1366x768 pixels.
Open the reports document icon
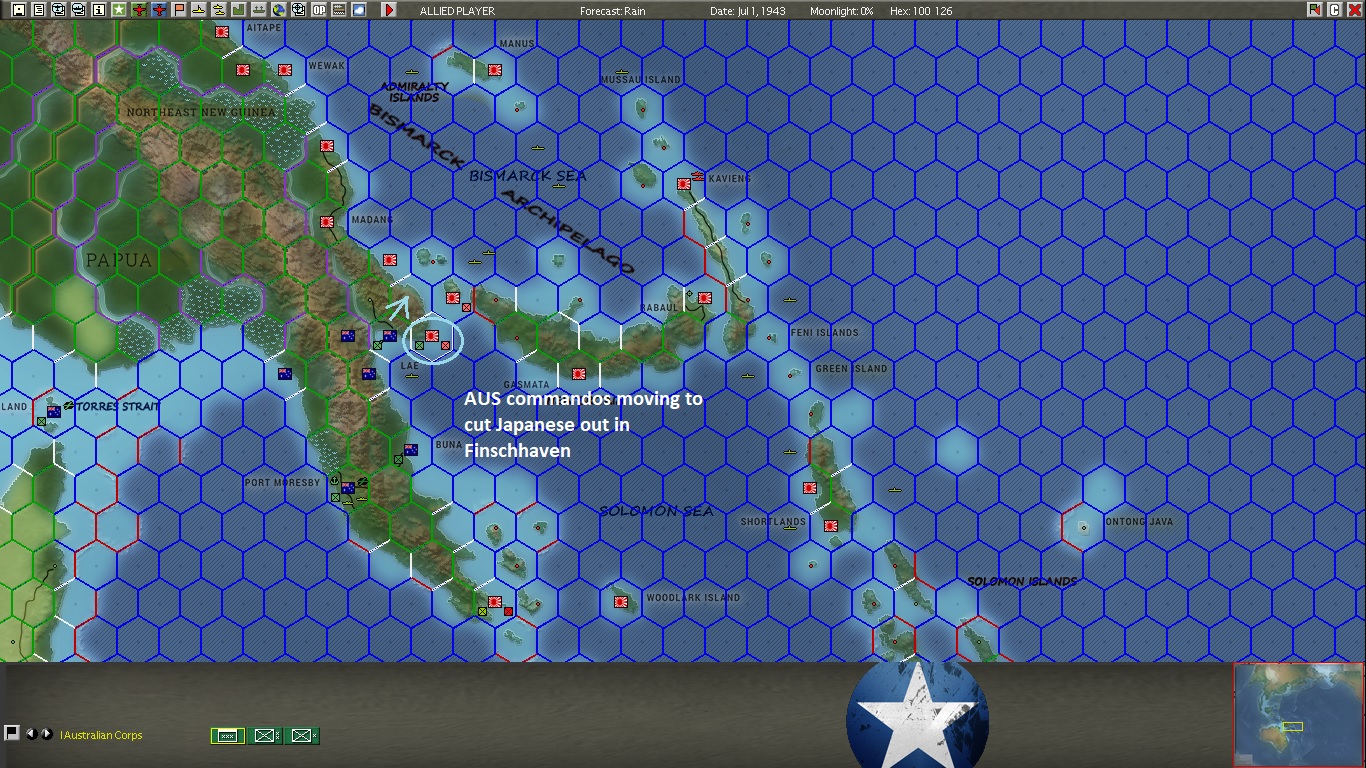click(x=37, y=10)
